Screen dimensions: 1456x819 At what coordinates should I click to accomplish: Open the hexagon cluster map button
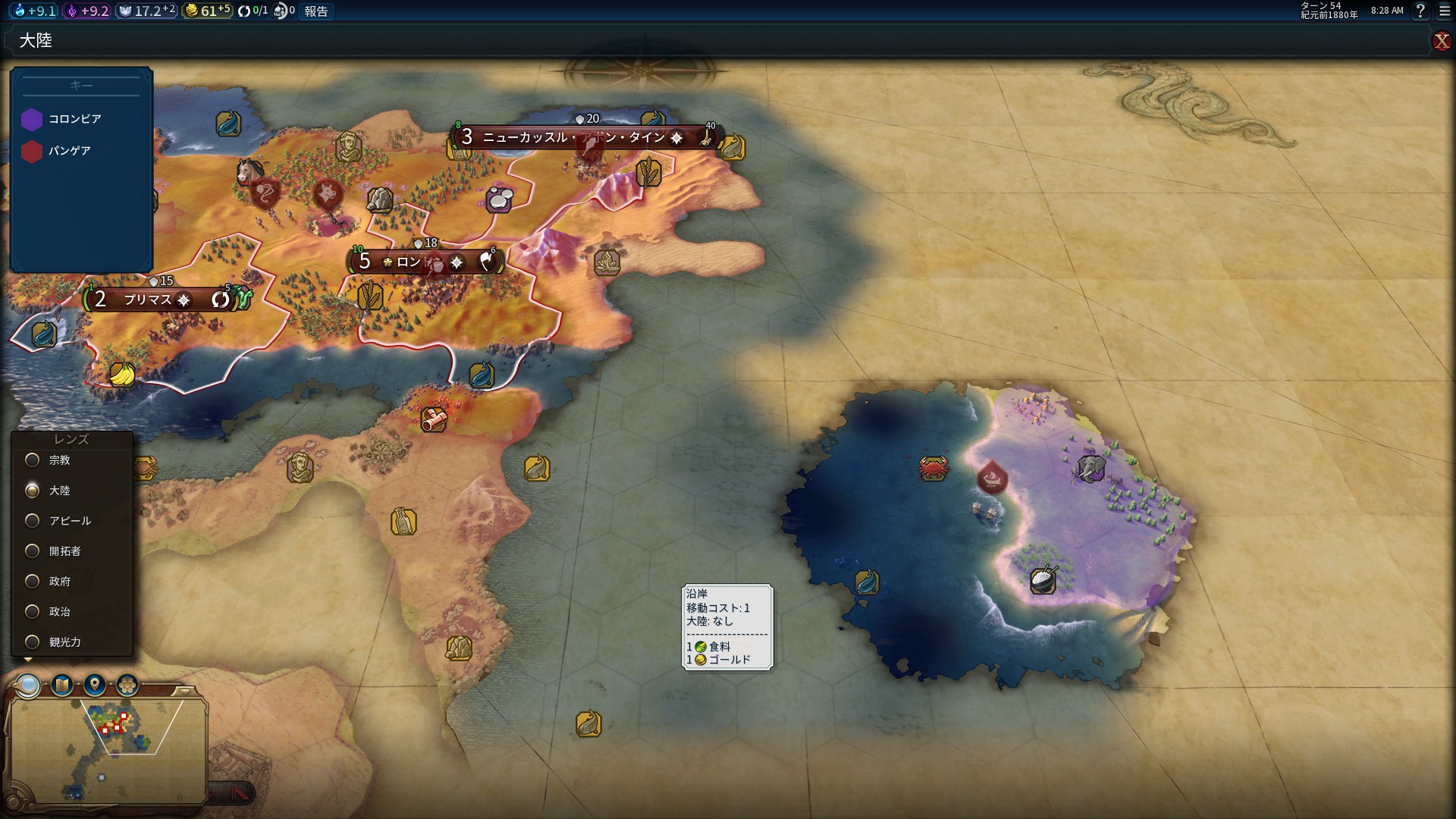pos(127,686)
